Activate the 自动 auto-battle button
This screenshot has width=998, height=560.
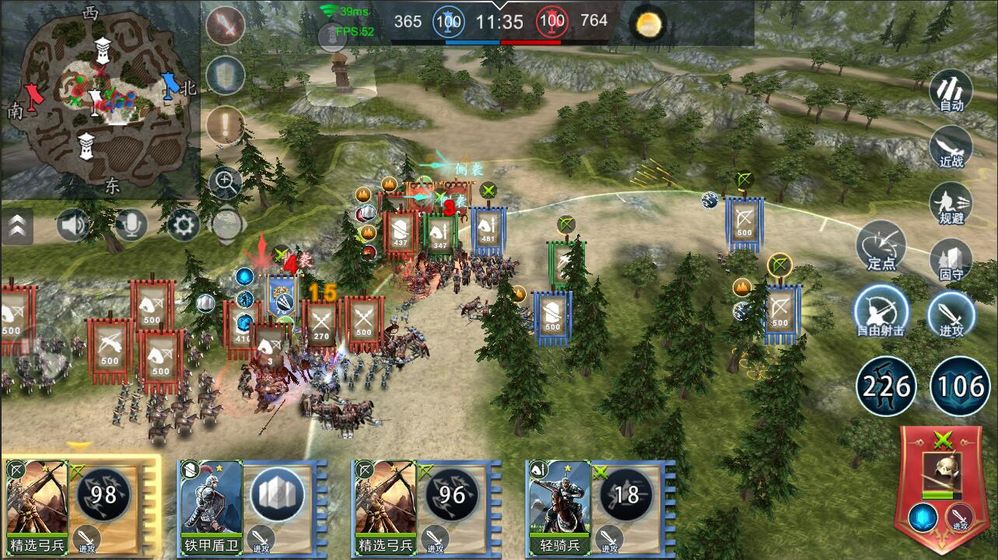(x=951, y=89)
